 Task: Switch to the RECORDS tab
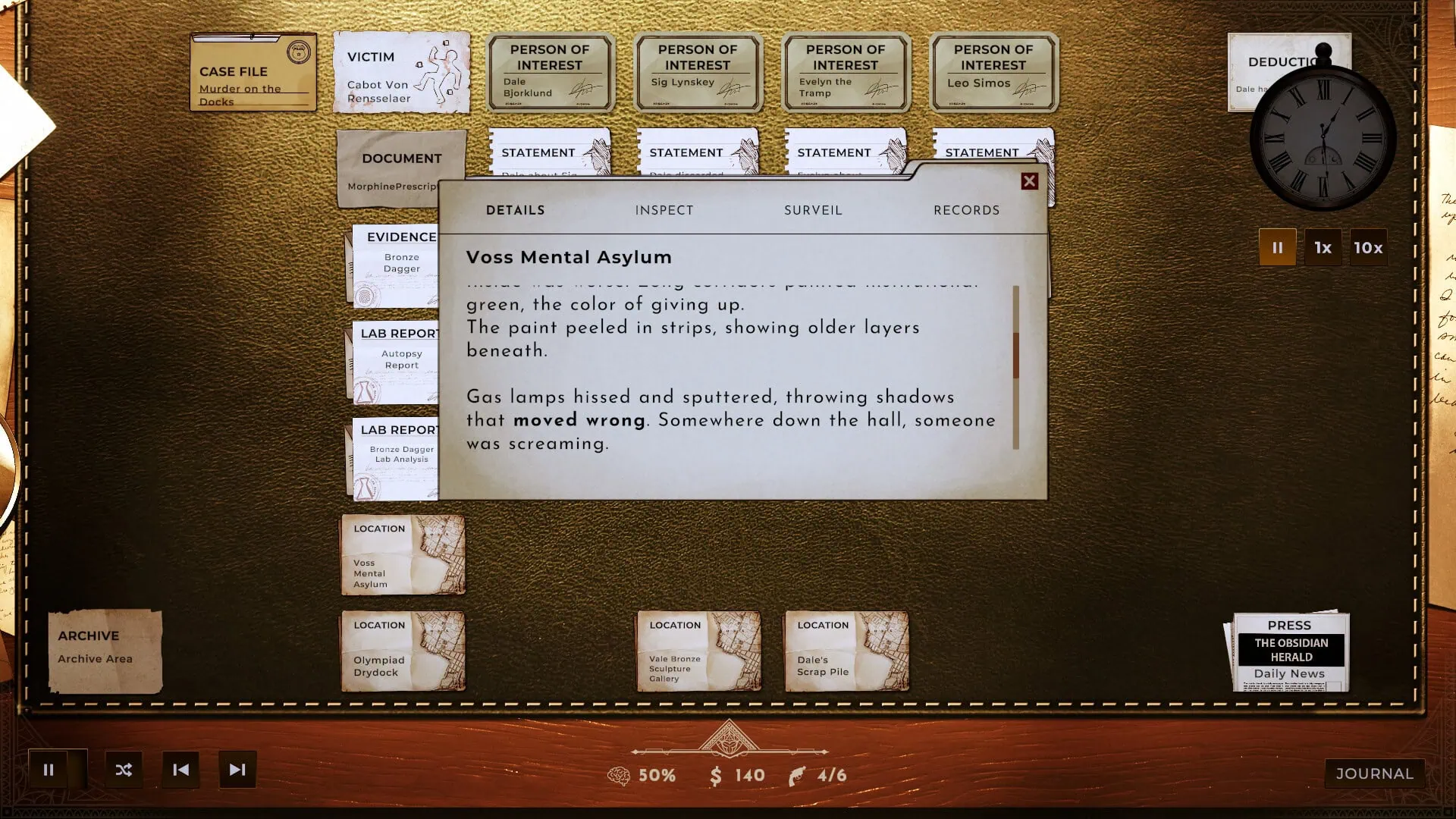(x=967, y=210)
